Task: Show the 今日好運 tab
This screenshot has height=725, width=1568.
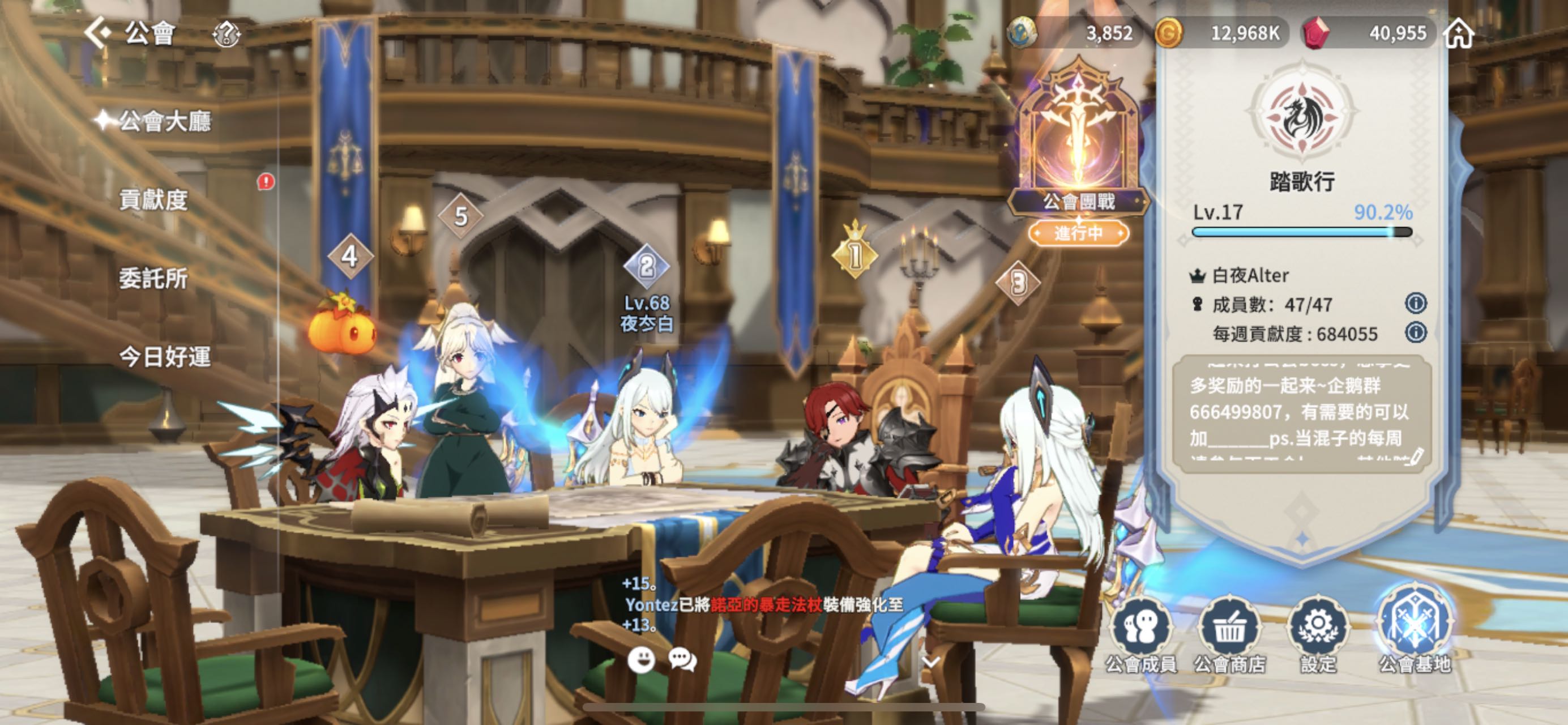Action: tap(164, 357)
